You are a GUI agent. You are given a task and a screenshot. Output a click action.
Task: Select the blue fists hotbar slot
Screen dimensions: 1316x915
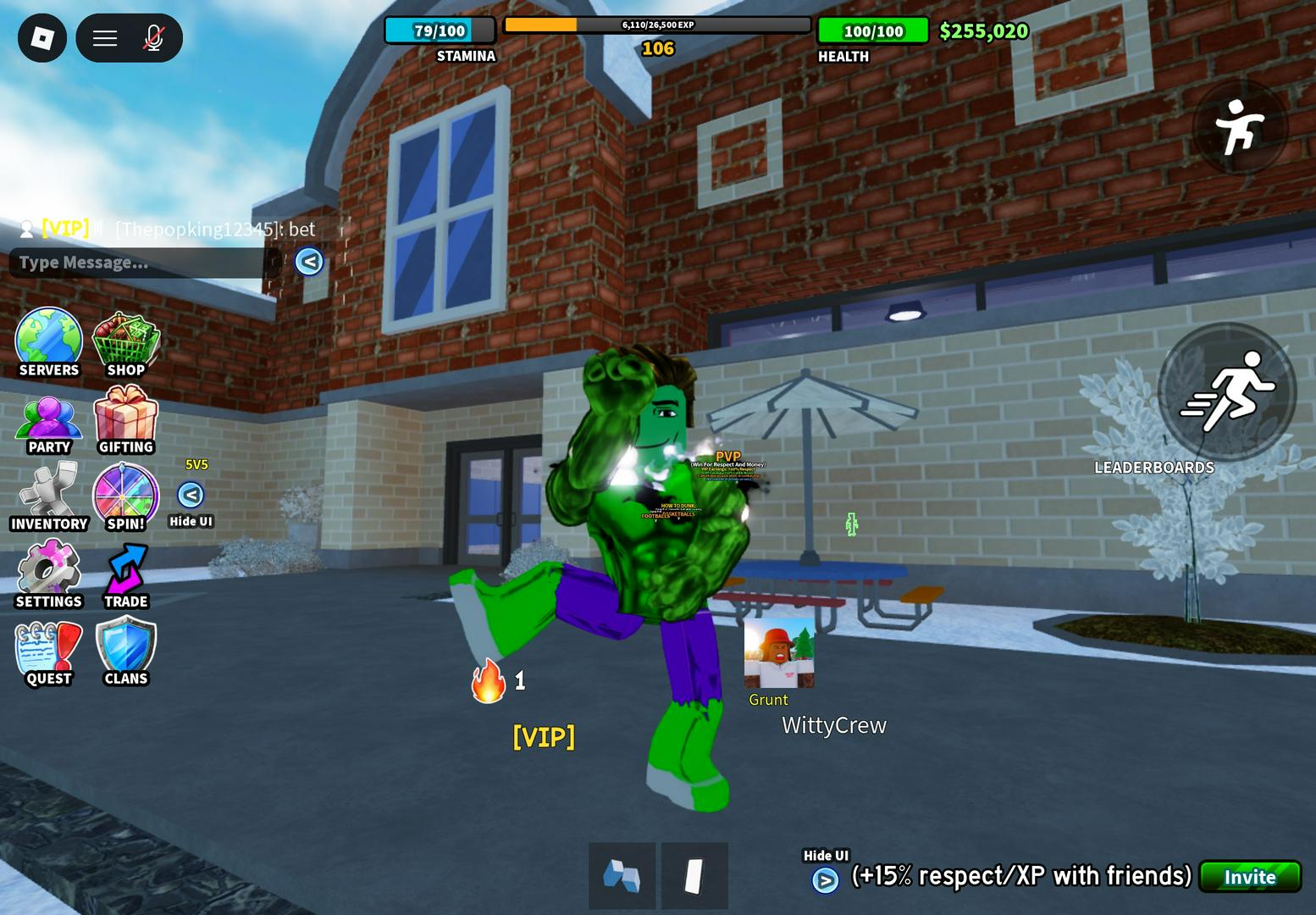[622, 876]
